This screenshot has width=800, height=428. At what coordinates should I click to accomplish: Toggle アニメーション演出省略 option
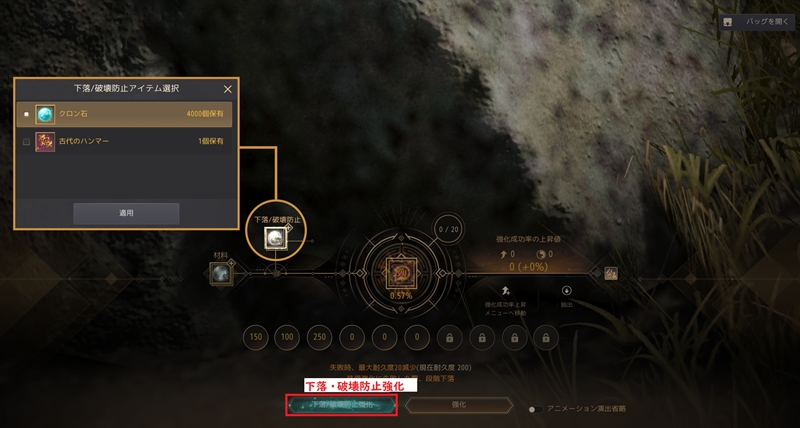coord(536,408)
